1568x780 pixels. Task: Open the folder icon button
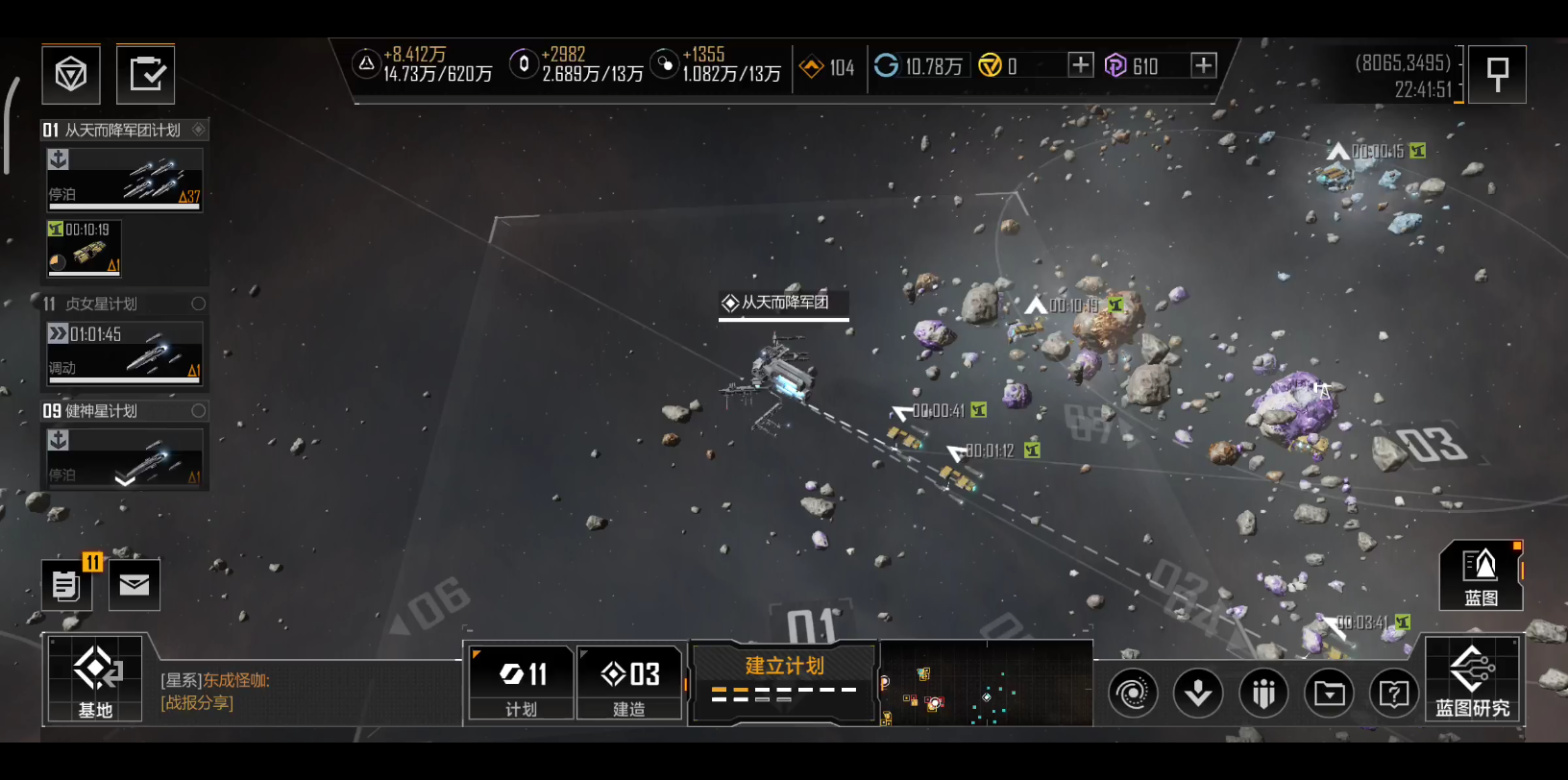pos(1330,693)
